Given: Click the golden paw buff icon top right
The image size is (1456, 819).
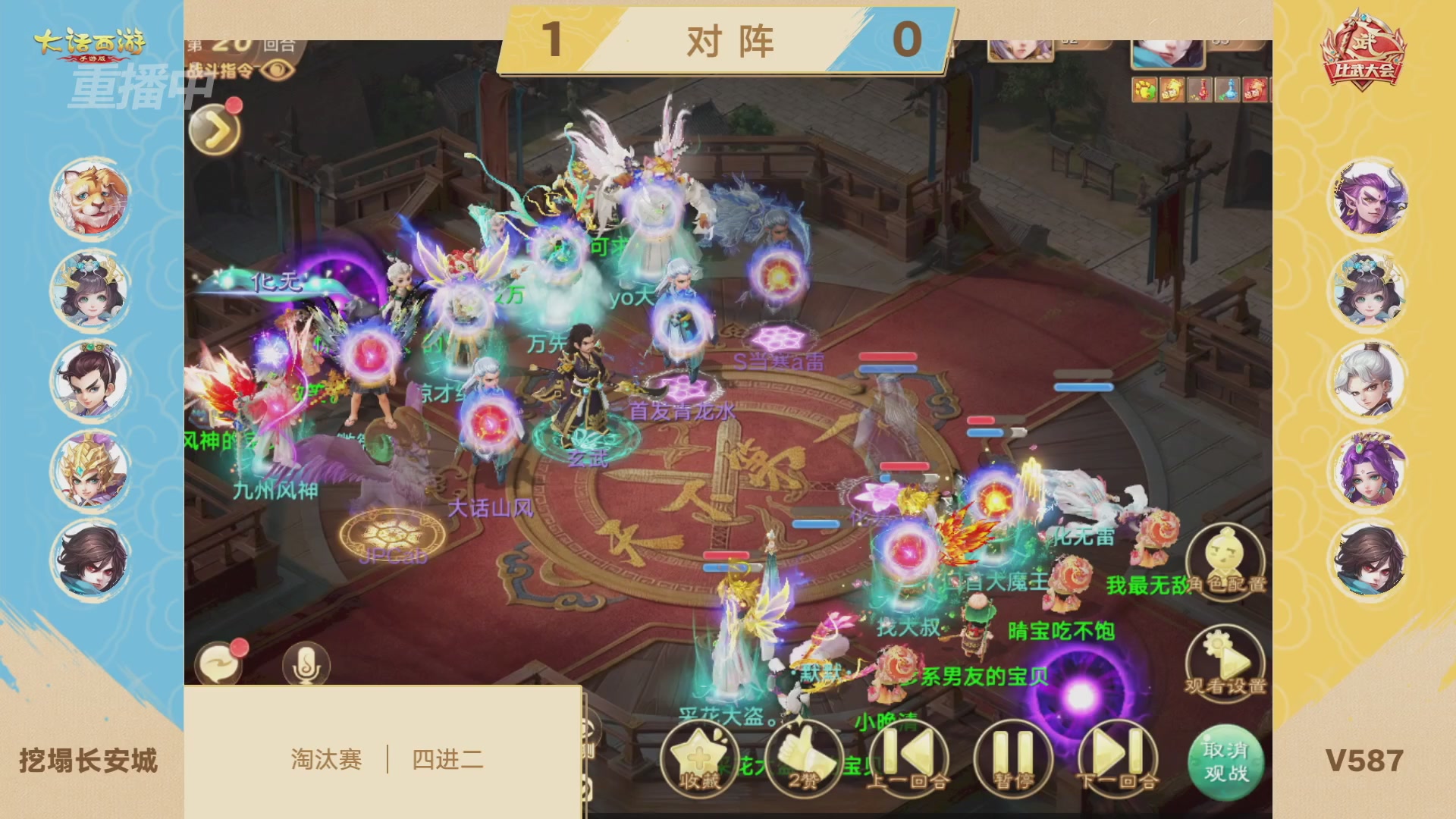Looking at the screenshot, I should coord(1144,90).
